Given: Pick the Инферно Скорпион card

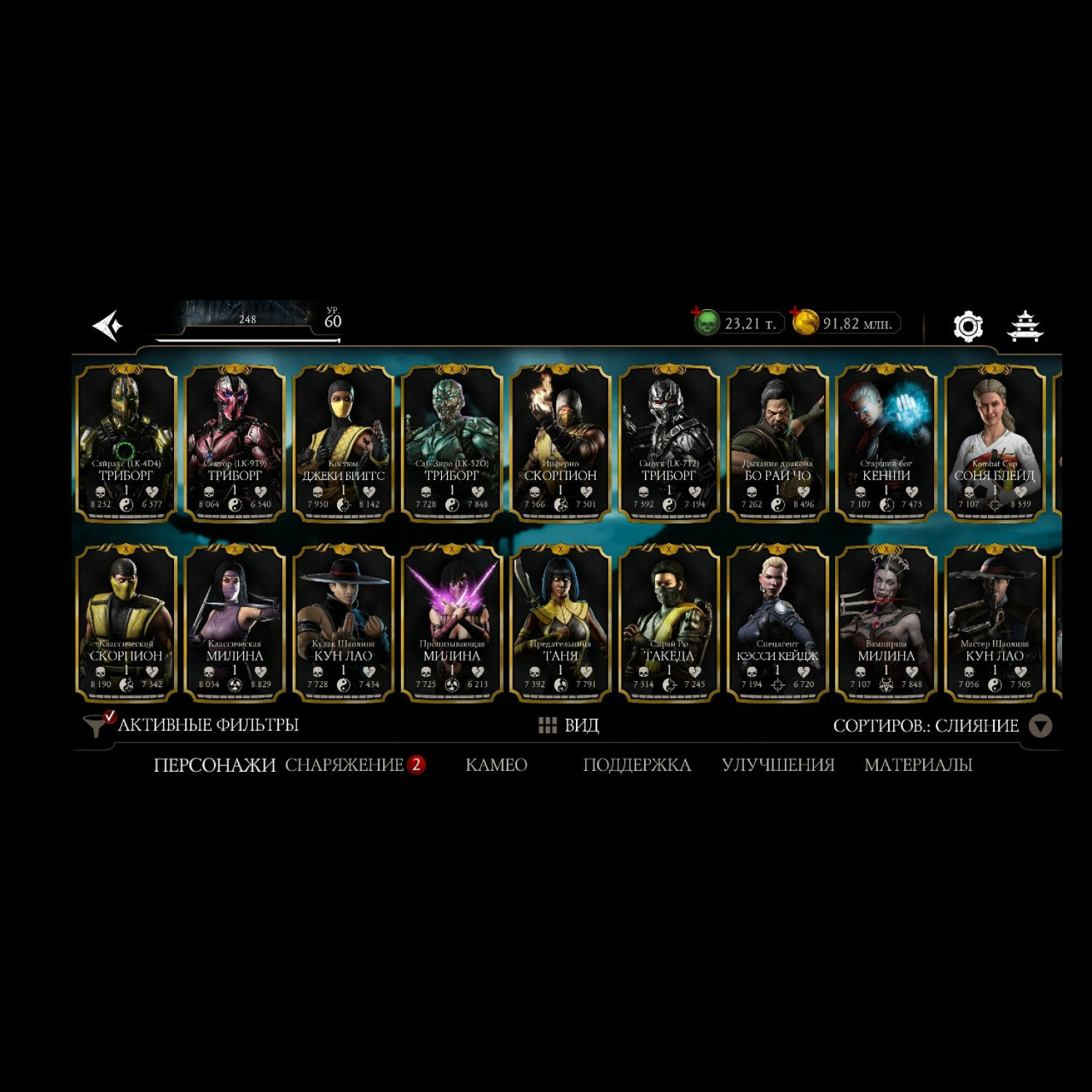Looking at the screenshot, I should click(560, 443).
